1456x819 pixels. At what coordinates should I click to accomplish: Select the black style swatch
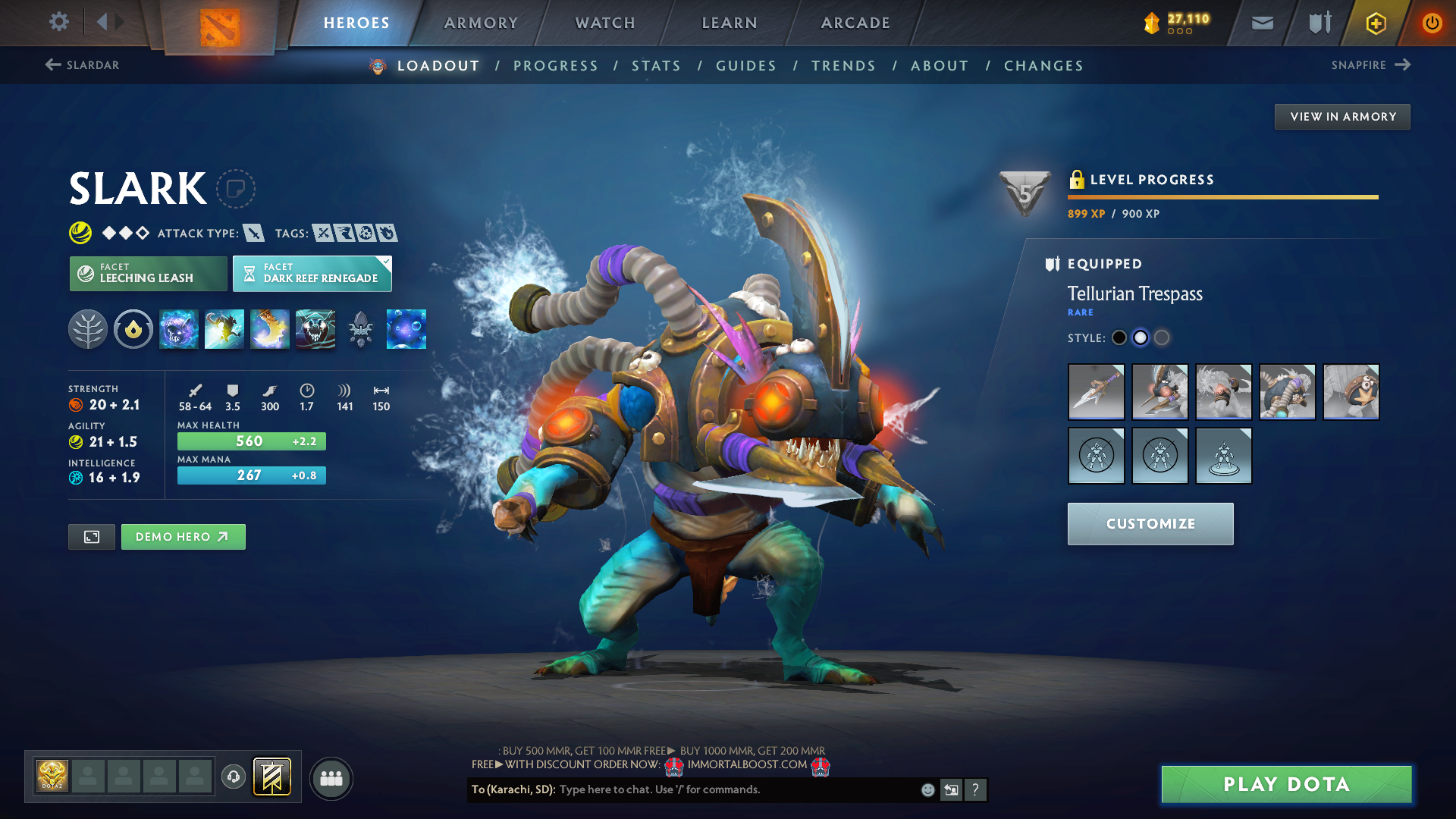pyautogui.click(x=1119, y=337)
